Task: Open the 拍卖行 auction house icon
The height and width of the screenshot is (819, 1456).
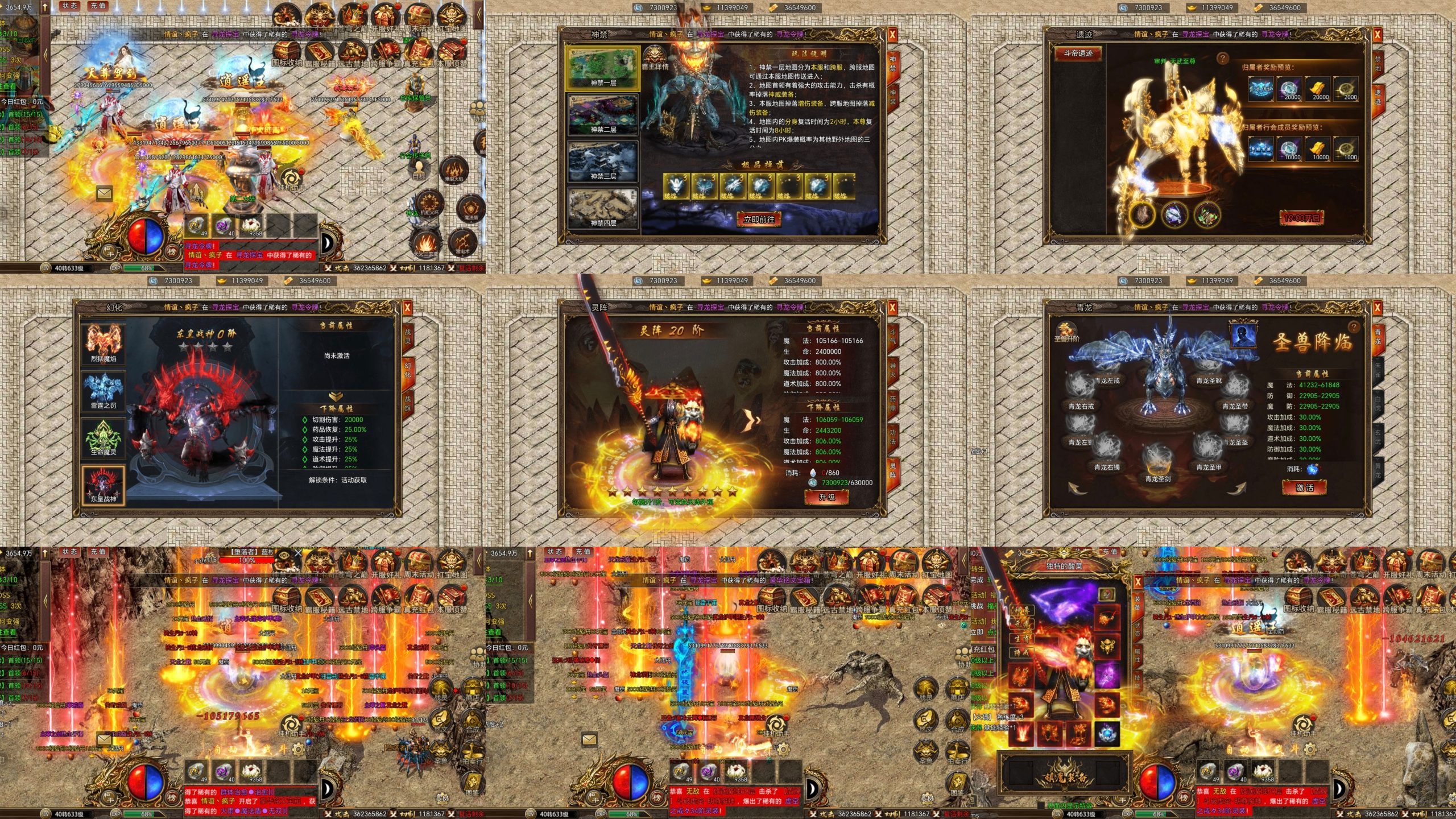Action: pyautogui.click(x=472, y=750)
